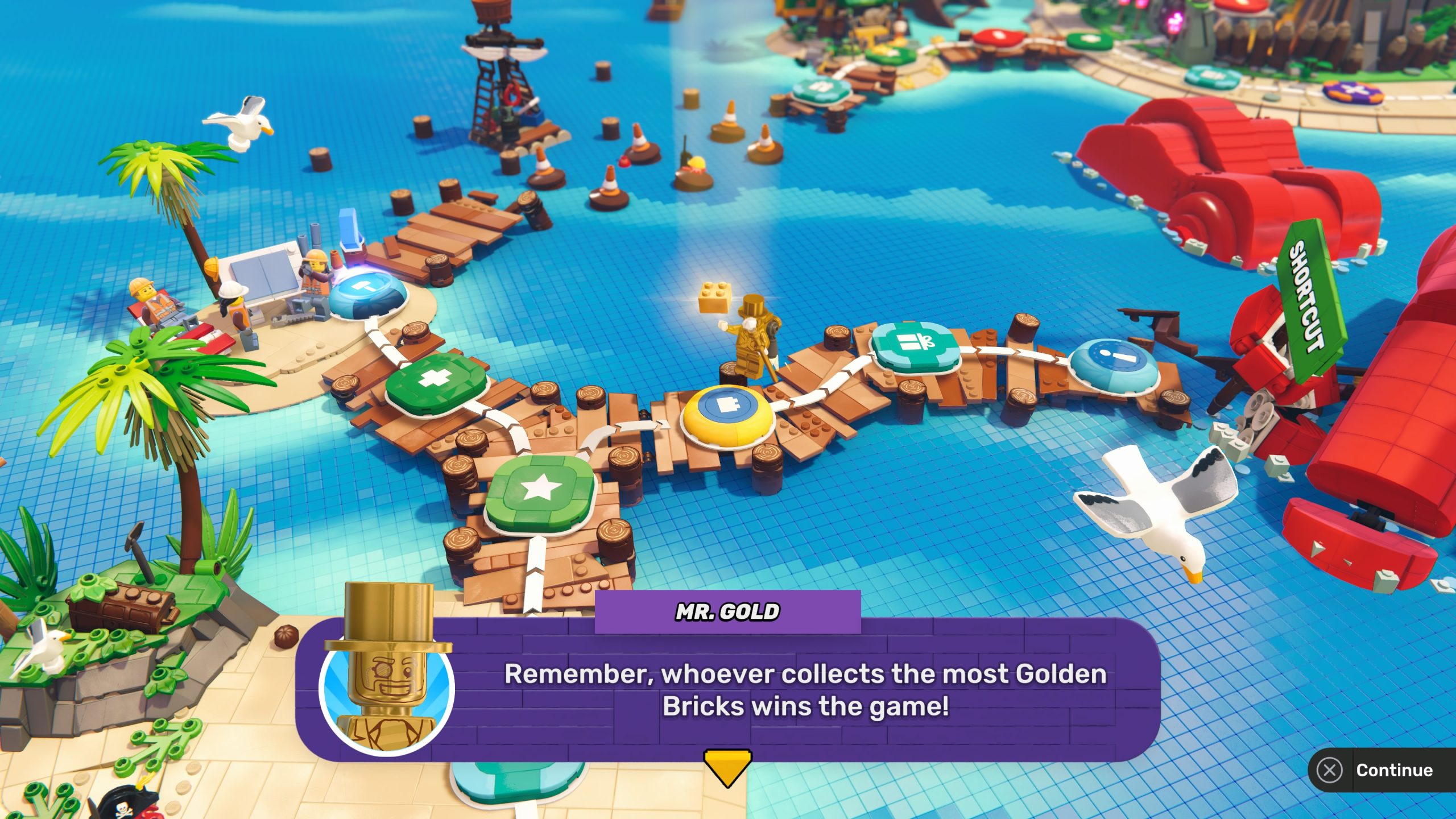Viewport: 1456px width, 819px height.
Task: Continue past Mr. Gold's dialogue
Action: coord(1381,770)
